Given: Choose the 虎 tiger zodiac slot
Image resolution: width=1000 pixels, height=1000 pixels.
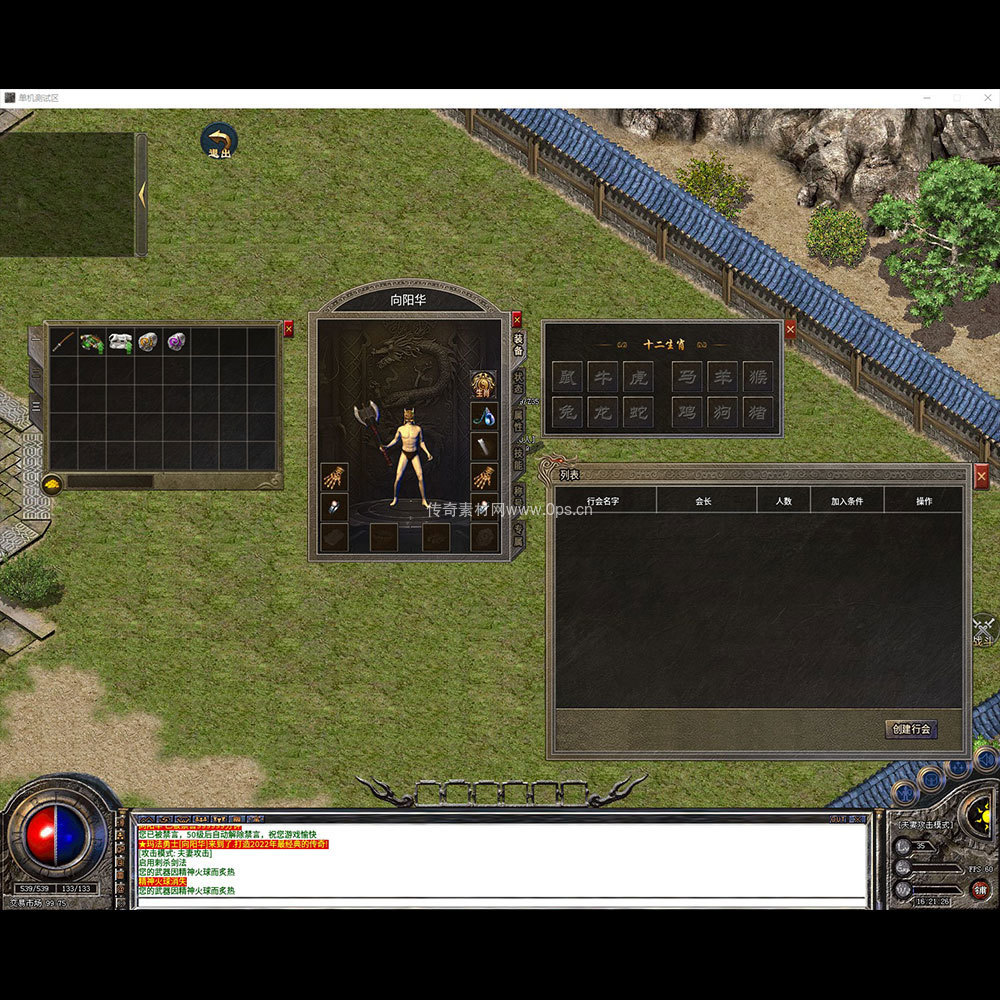Looking at the screenshot, I should tap(638, 377).
